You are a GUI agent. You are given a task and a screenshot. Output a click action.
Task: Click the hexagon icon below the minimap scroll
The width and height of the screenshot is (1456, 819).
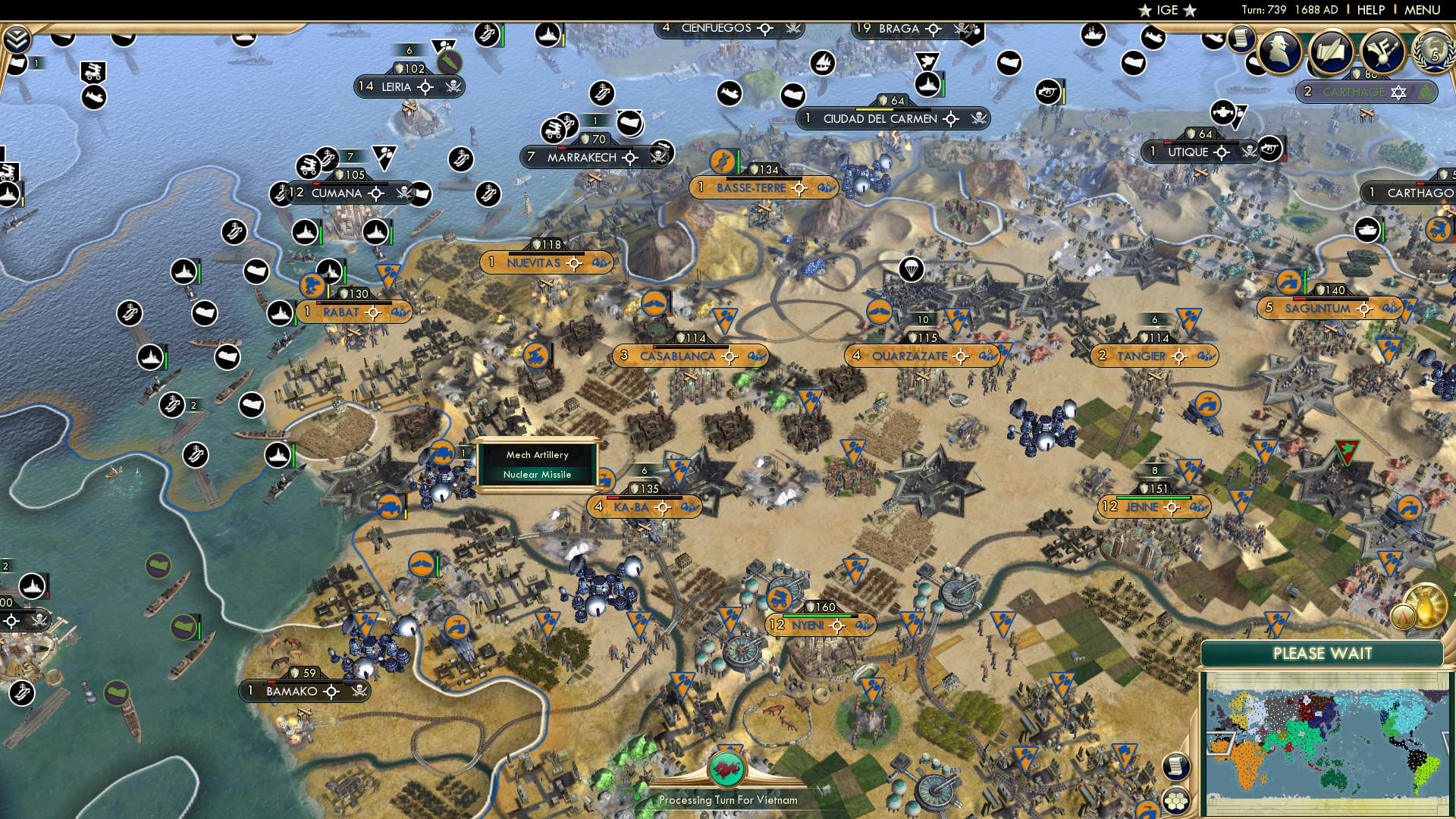pyautogui.click(x=1175, y=802)
